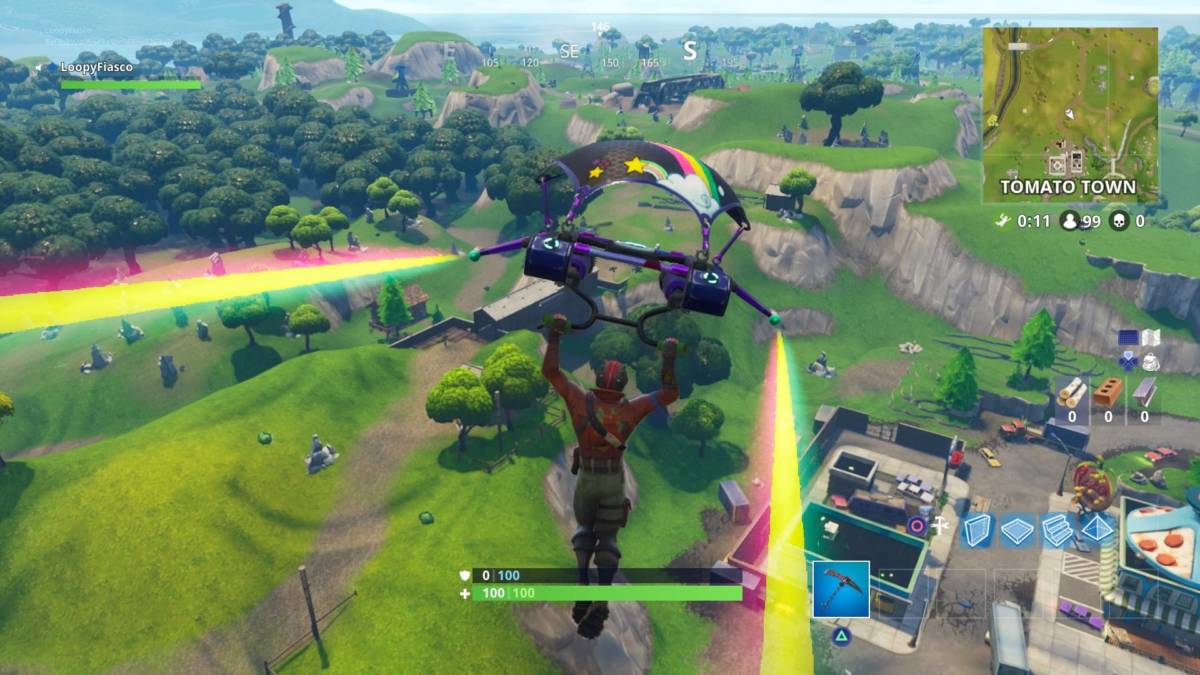
Task: Select the pickaxe weapon slot
Action: click(x=840, y=590)
